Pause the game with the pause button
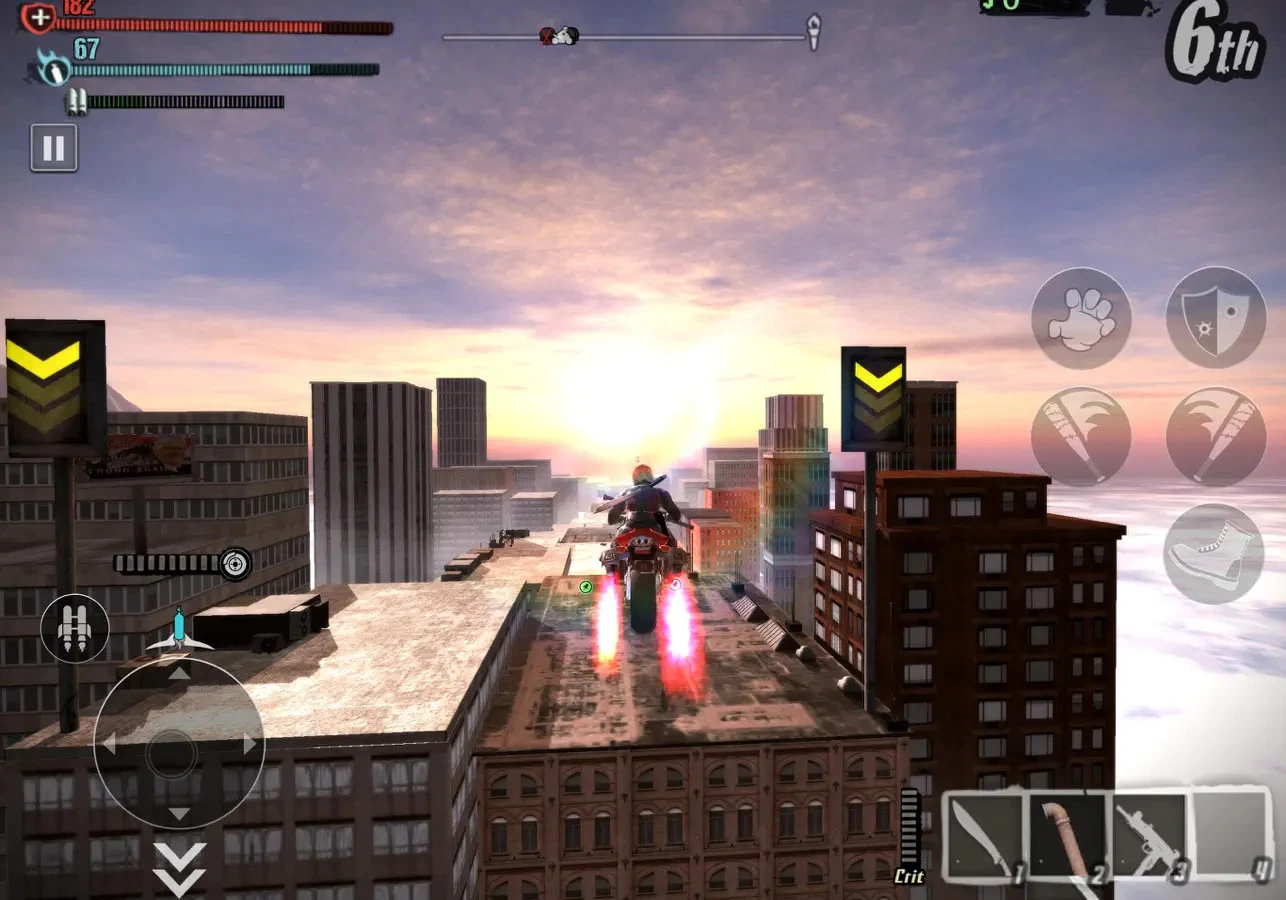Screen dimensions: 1286x900 54,148
